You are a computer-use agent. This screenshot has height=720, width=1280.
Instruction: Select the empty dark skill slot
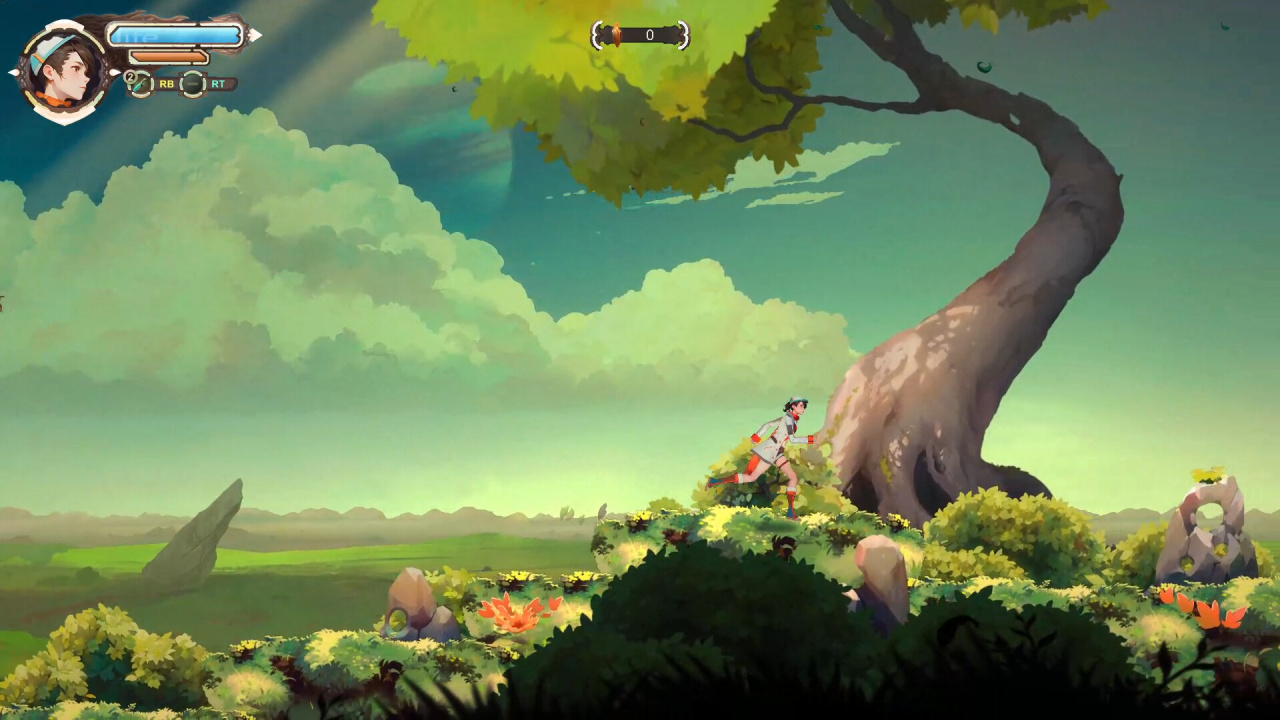[x=193, y=84]
